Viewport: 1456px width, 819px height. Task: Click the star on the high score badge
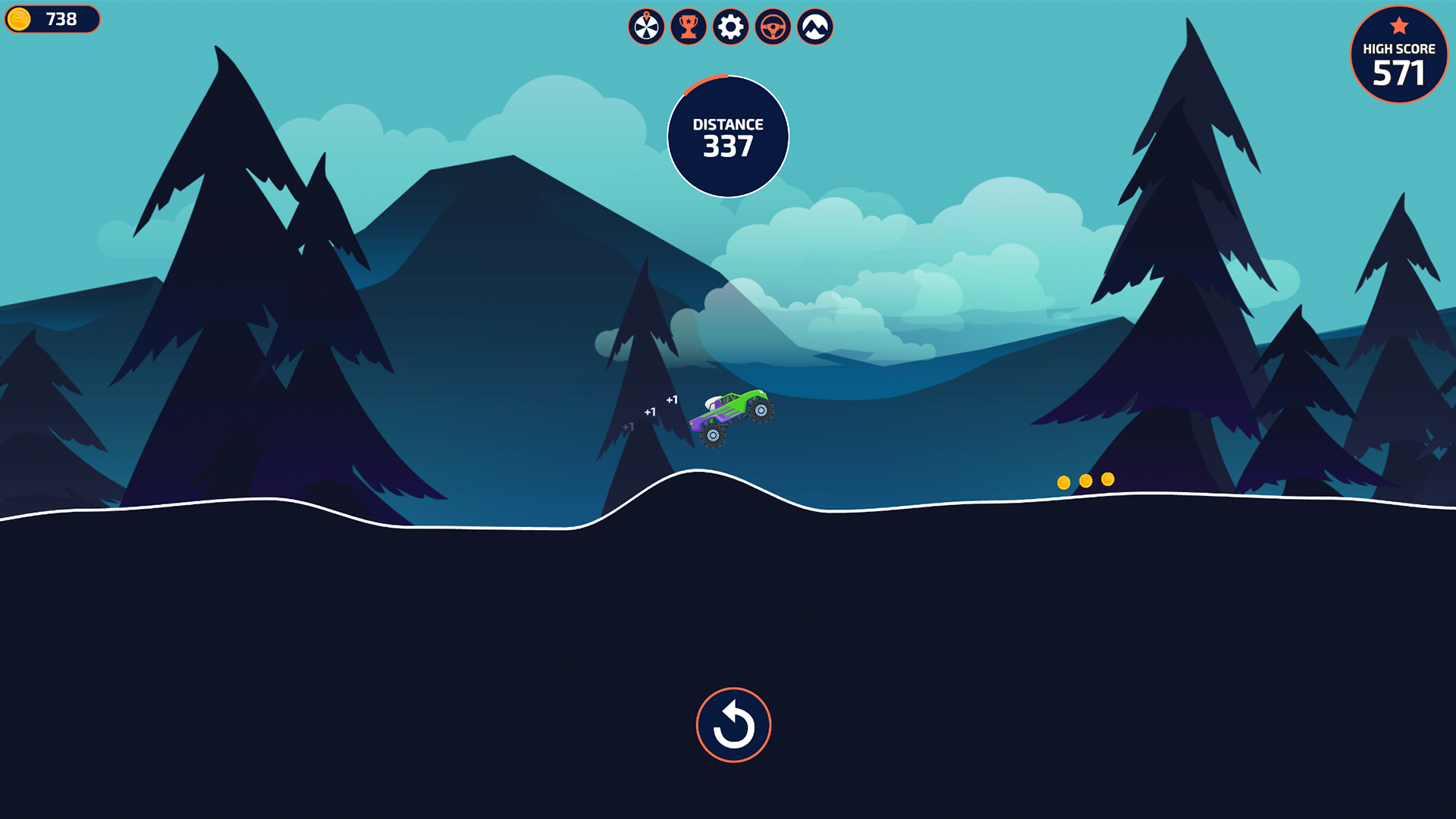(1398, 25)
